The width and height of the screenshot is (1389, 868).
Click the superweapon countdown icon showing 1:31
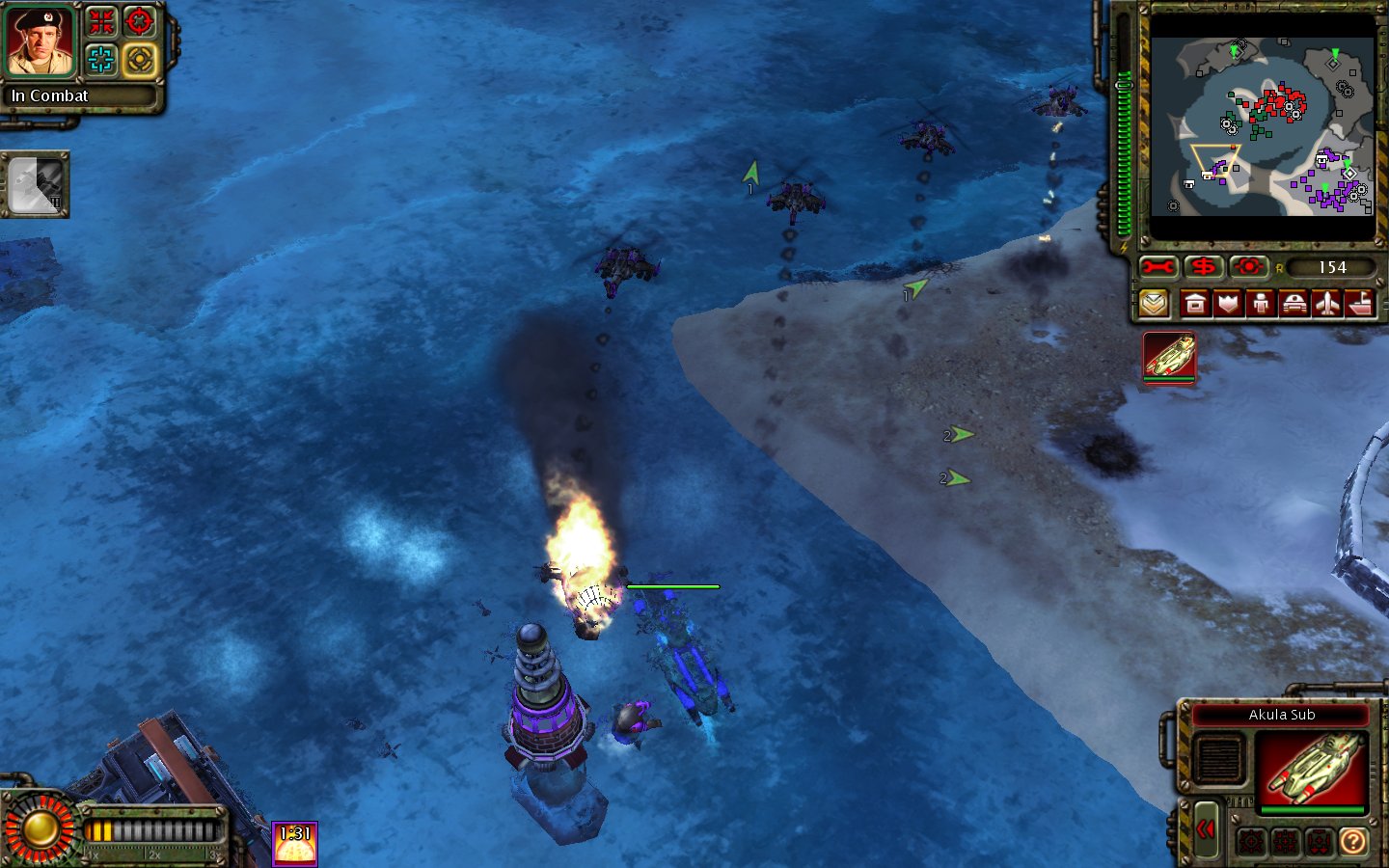(294, 844)
